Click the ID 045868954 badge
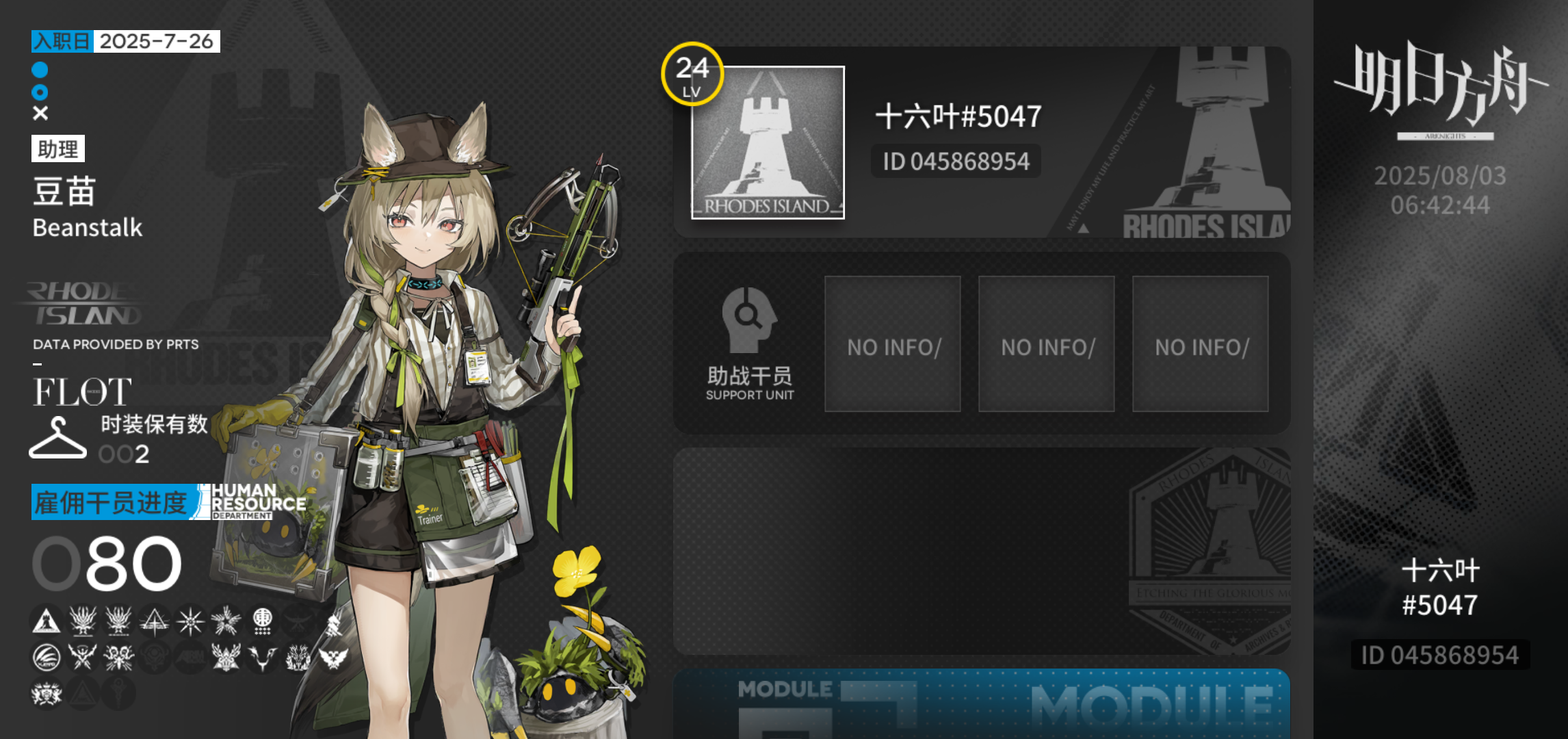Viewport: 1568px width, 739px height. pyautogui.click(x=956, y=161)
